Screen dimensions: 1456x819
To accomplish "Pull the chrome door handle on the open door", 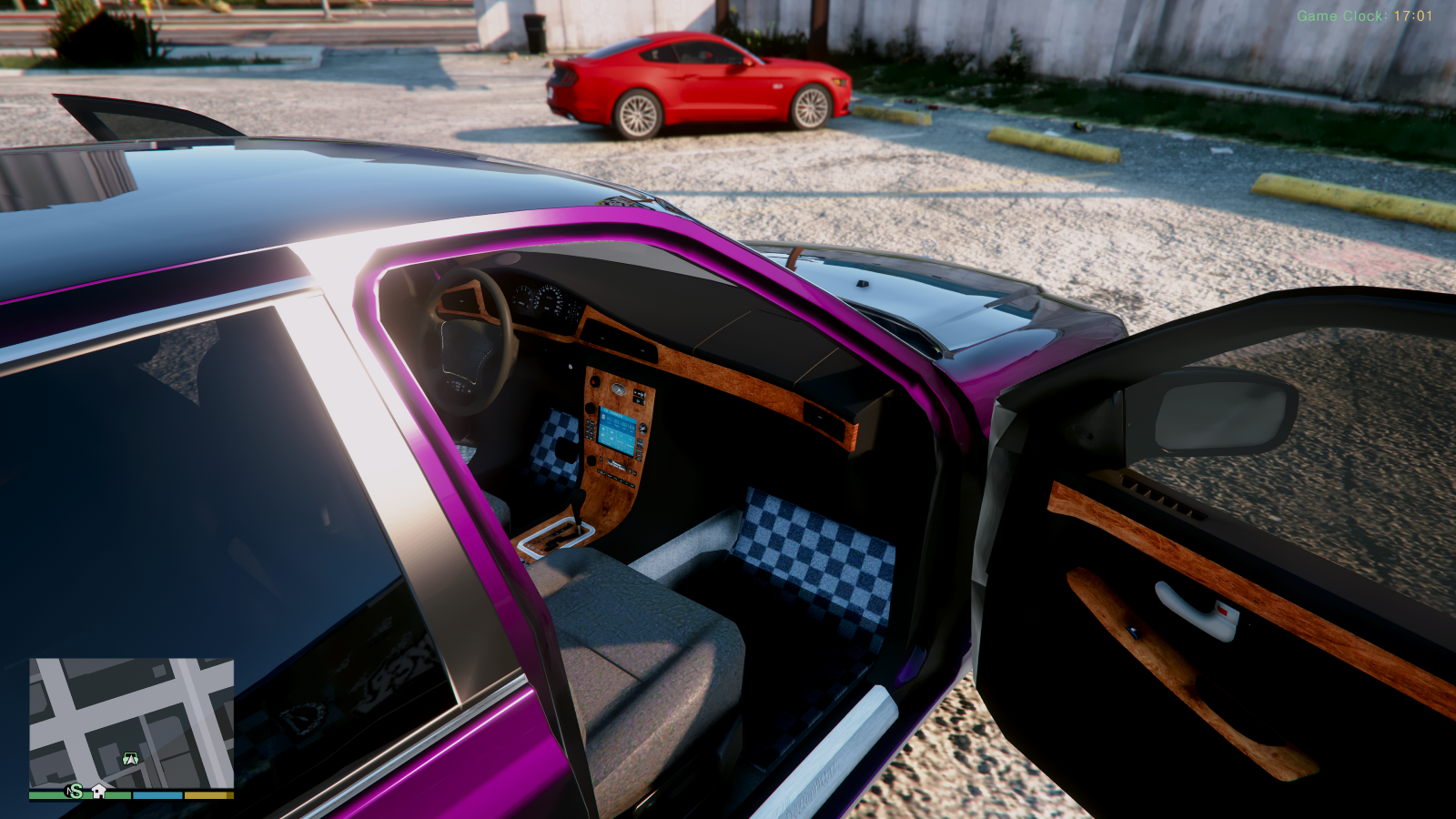I will click(x=1191, y=609).
